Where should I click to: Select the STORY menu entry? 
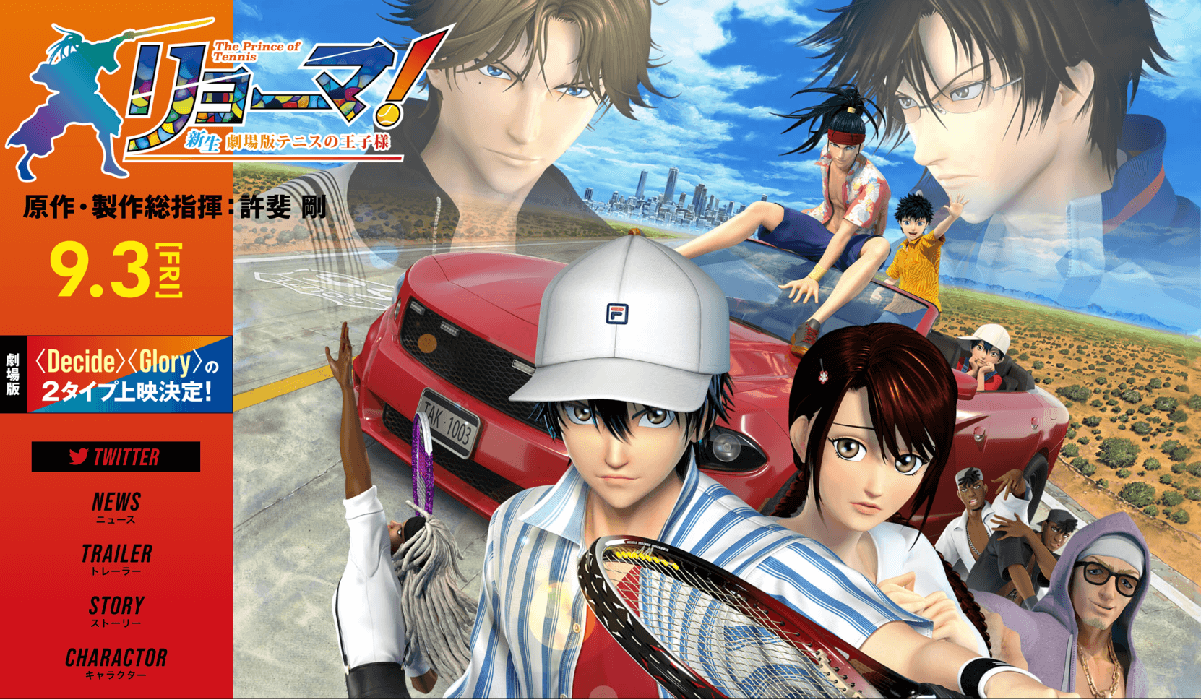(116, 610)
